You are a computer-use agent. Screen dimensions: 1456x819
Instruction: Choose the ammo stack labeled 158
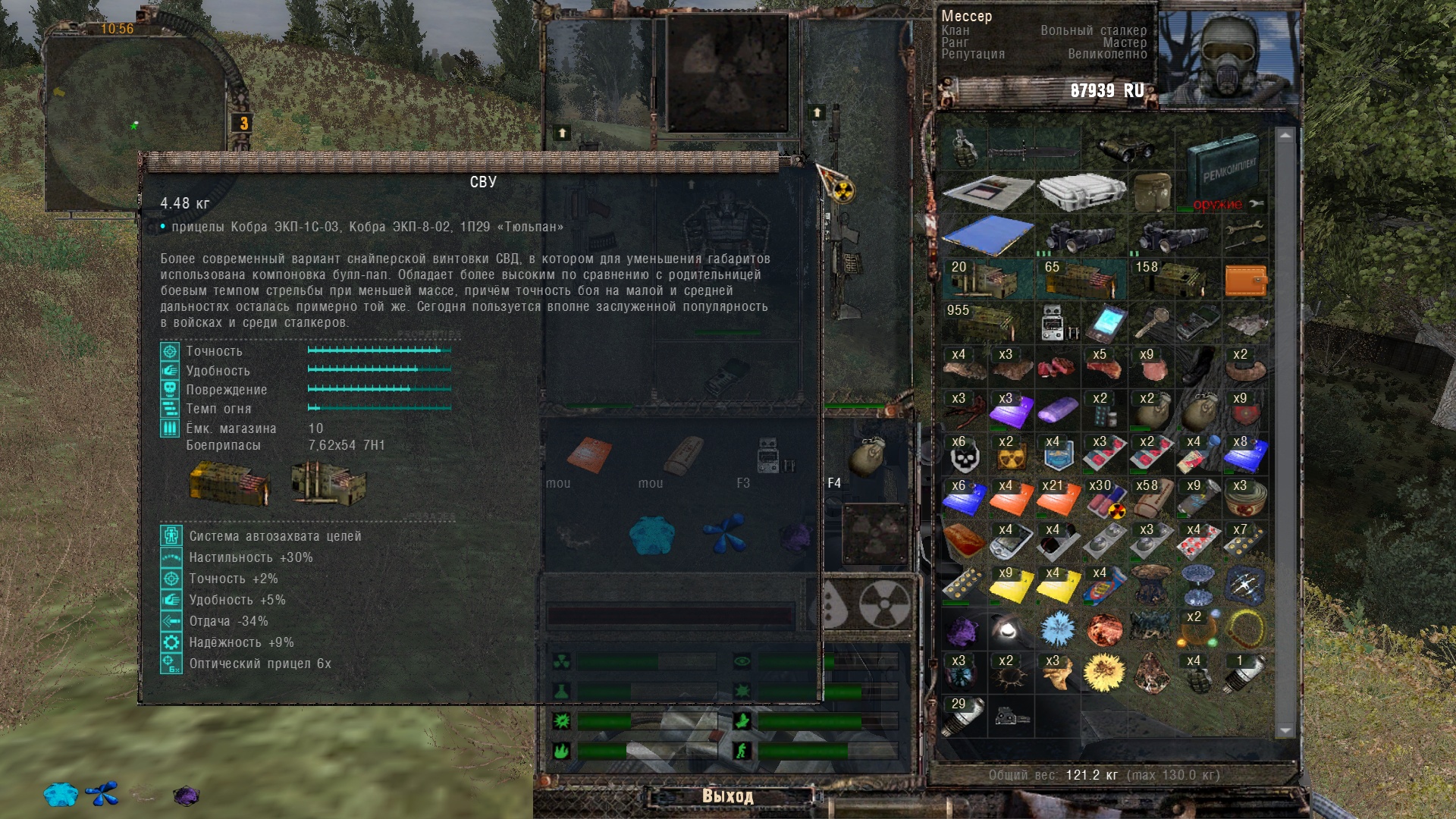click(x=1172, y=279)
